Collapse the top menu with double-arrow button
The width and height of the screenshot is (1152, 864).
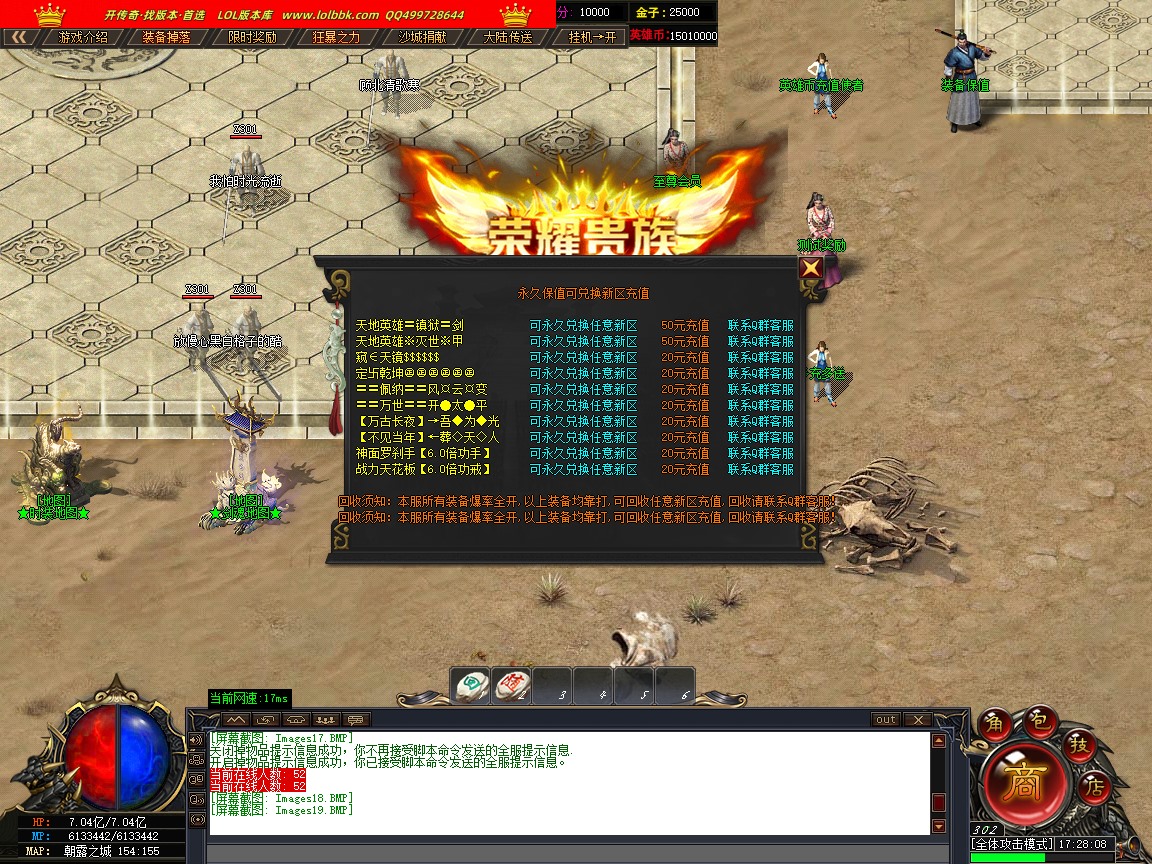click(19, 37)
